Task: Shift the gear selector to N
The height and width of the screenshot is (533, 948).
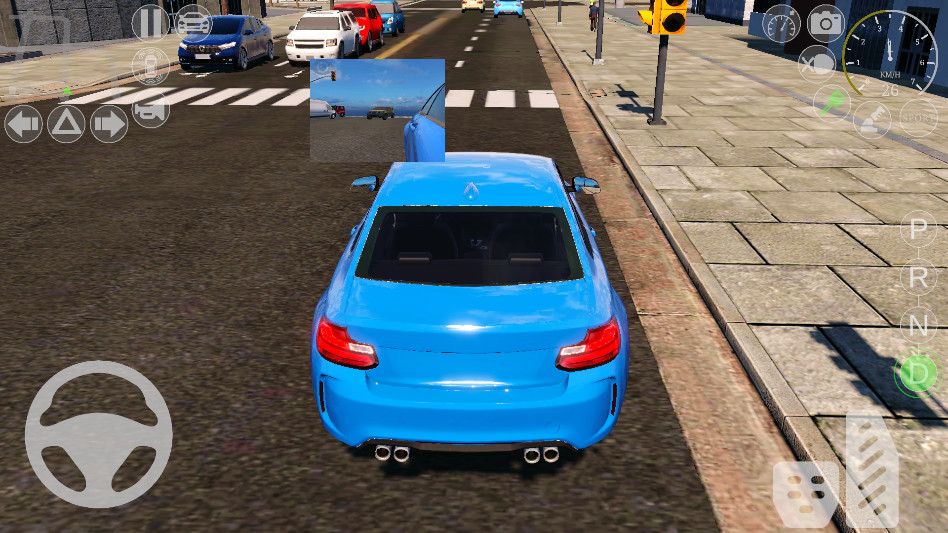Action: 917,324
